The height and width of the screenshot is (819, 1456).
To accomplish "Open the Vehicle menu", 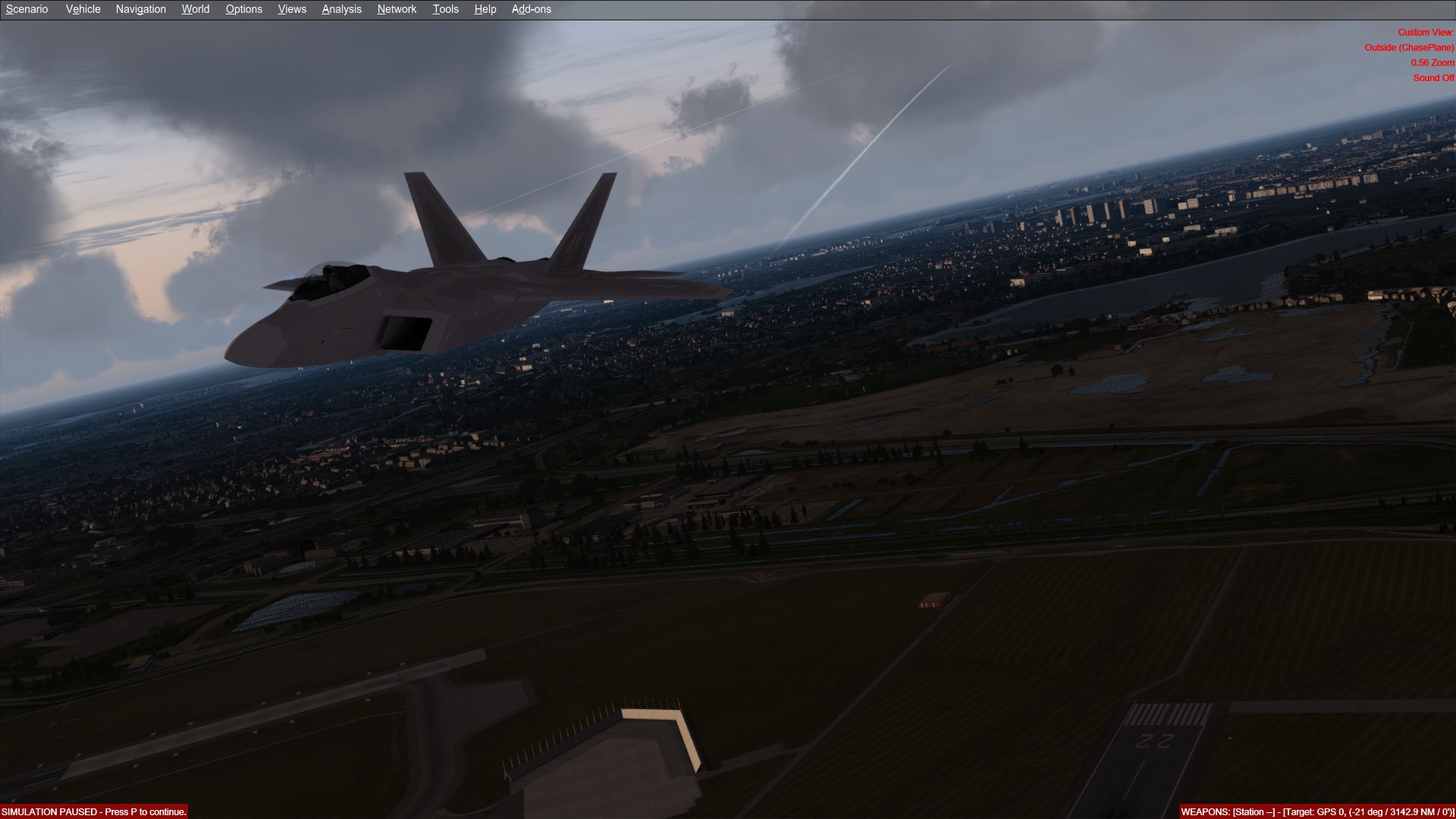I will click(x=83, y=9).
